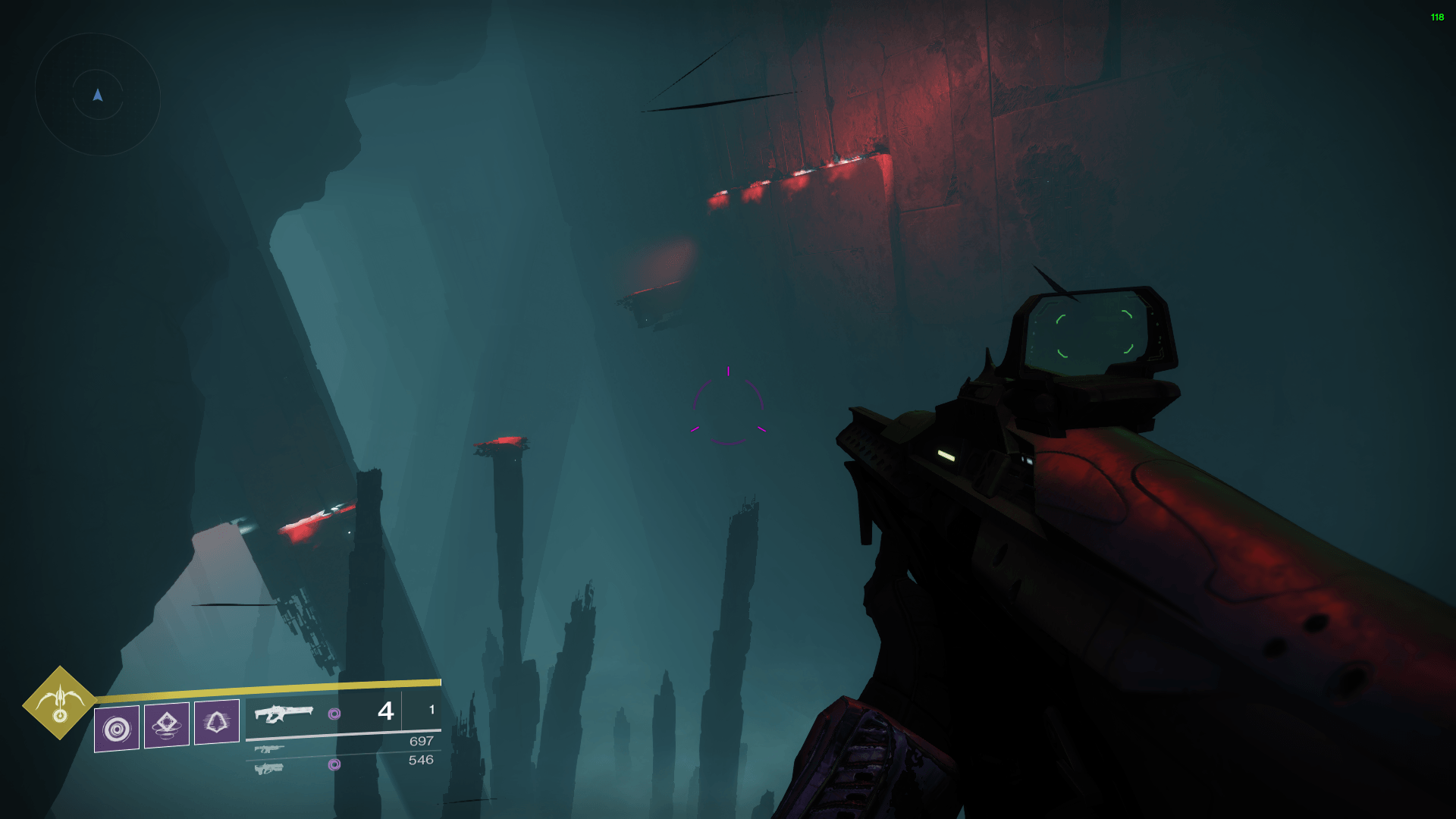Viewport: 1456px width, 819px height.
Task: Use the diamond-shaped melee ability icon
Action: (167, 724)
